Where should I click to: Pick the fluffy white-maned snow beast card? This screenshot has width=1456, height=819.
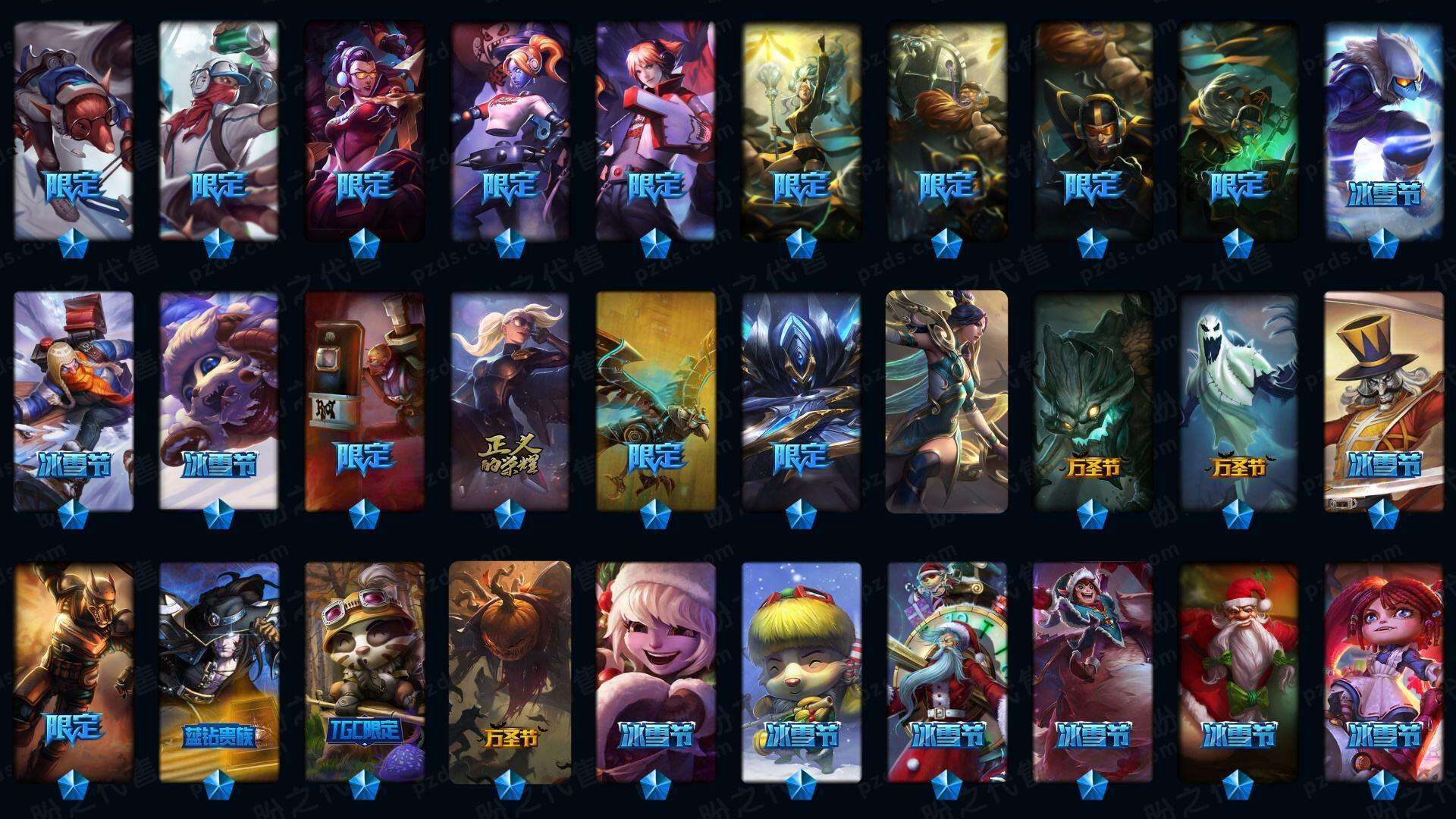(x=219, y=400)
